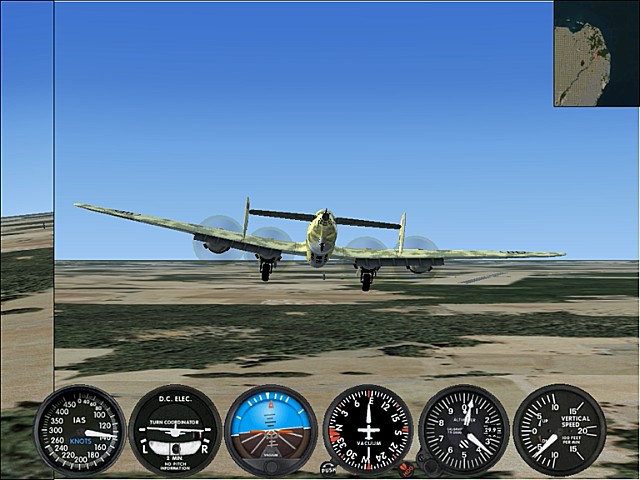Click the attitude indicator gauge
Image resolution: width=640 pixels, height=480 pixels.
click(x=271, y=430)
